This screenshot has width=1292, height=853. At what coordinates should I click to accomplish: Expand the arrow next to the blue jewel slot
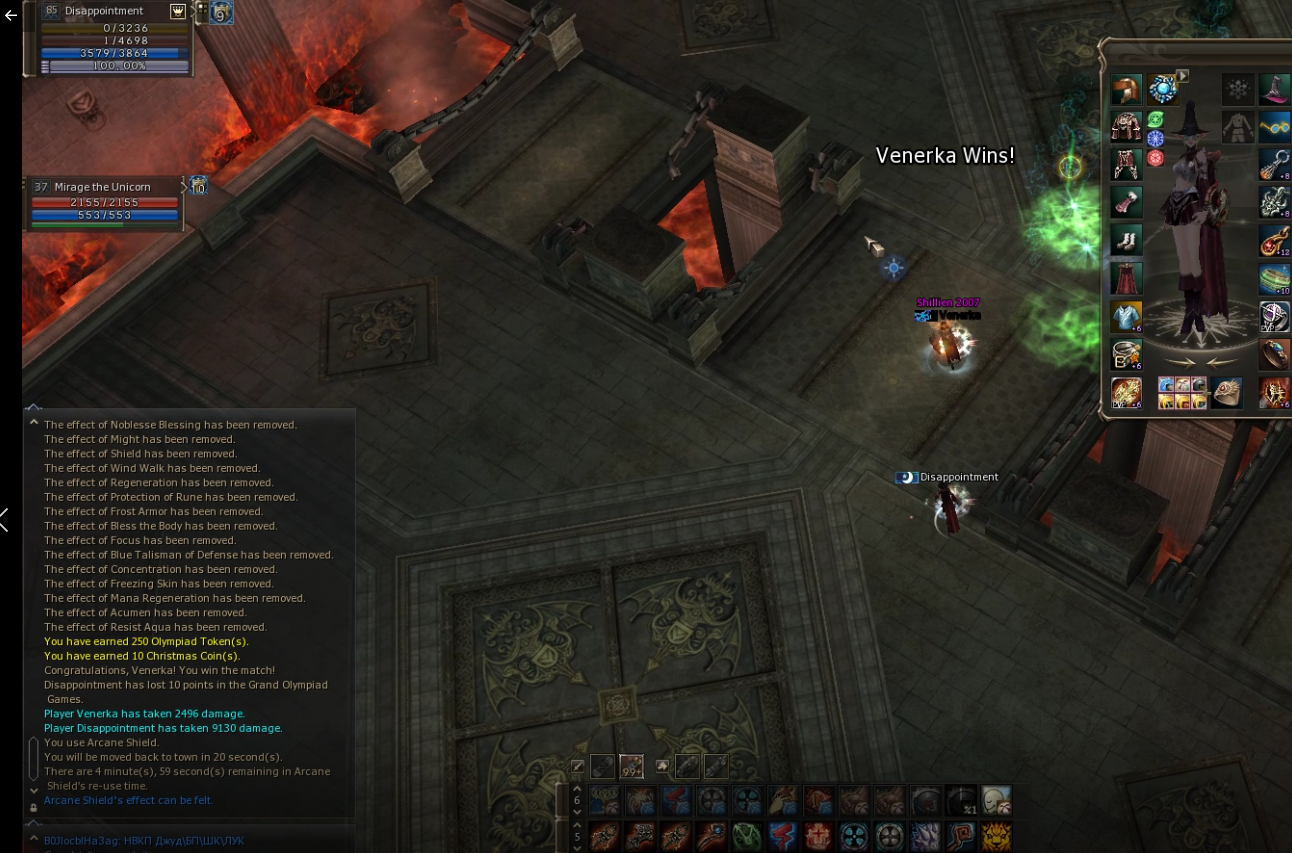coord(1182,75)
